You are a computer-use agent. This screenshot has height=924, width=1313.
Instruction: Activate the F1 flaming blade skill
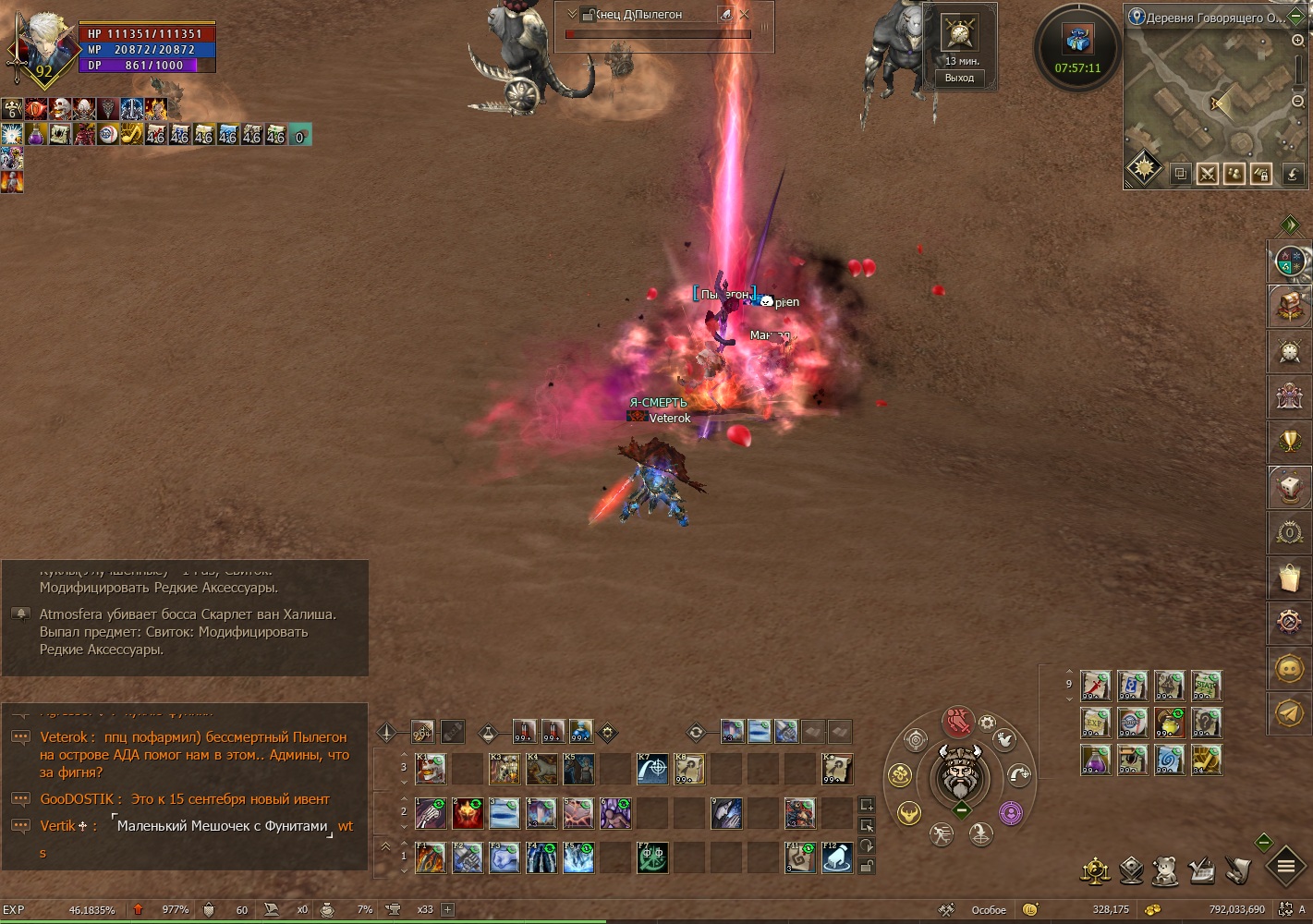tap(431, 858)
